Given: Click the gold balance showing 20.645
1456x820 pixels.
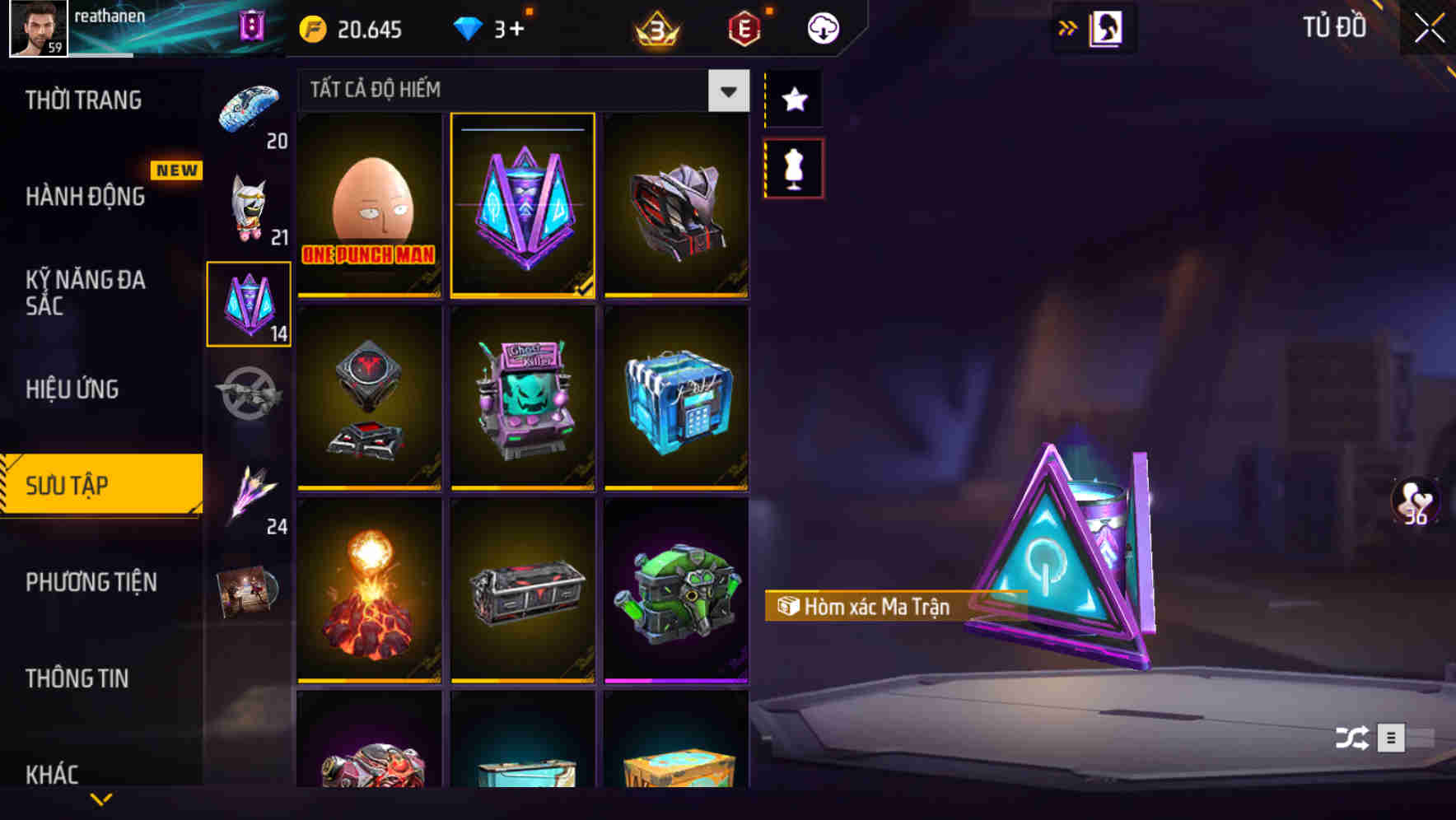Looking at the screenshot, I should point(350,29).
